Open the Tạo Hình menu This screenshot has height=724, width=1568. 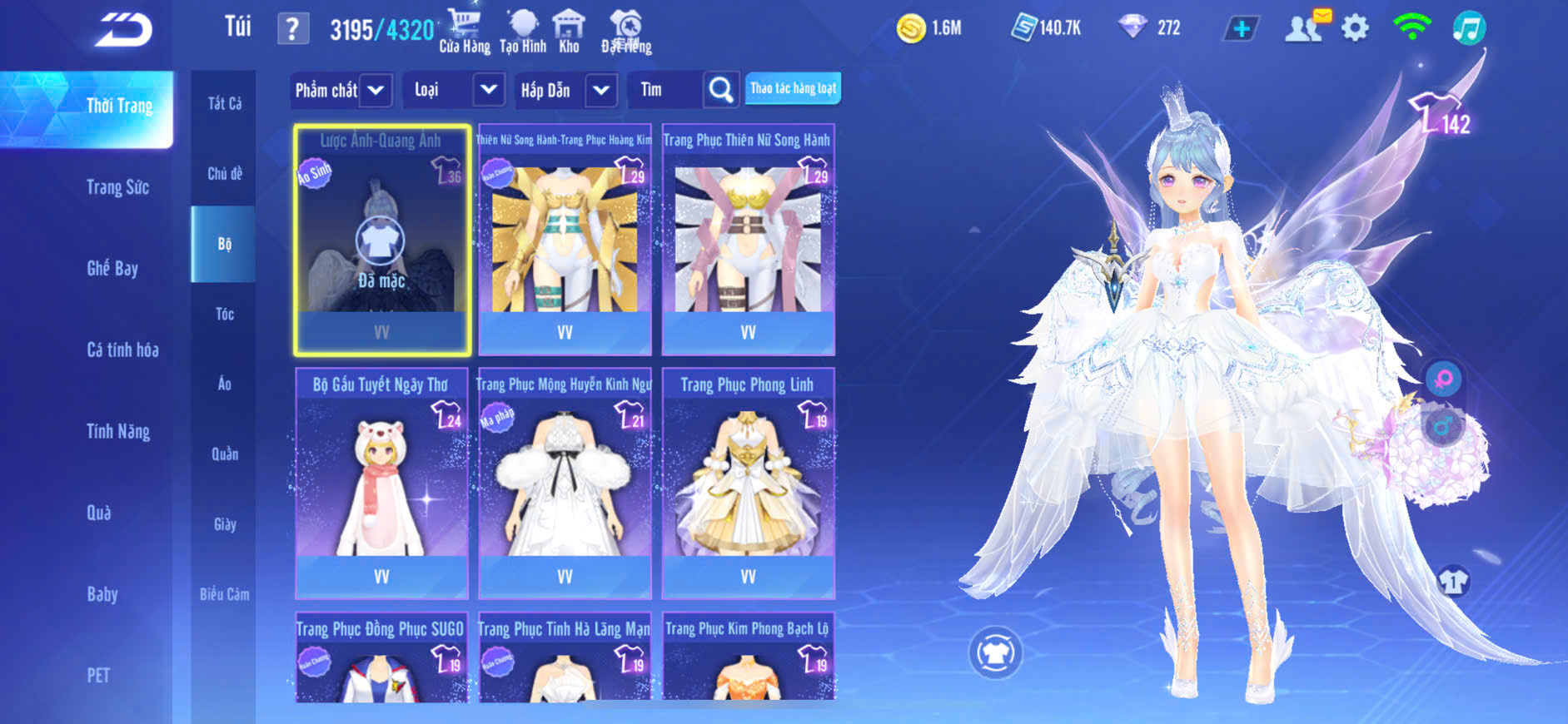pos(523,31)
